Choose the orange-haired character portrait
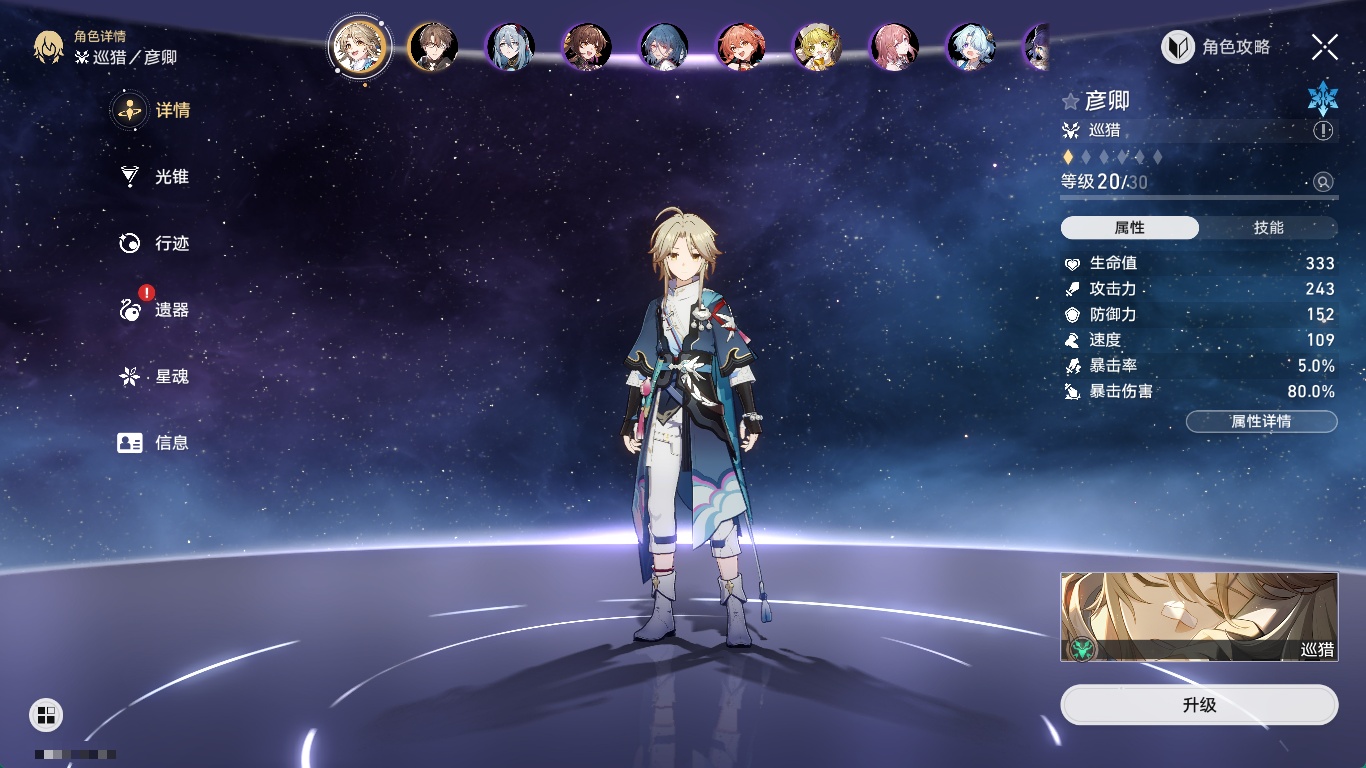 click(x=741, y=47)
